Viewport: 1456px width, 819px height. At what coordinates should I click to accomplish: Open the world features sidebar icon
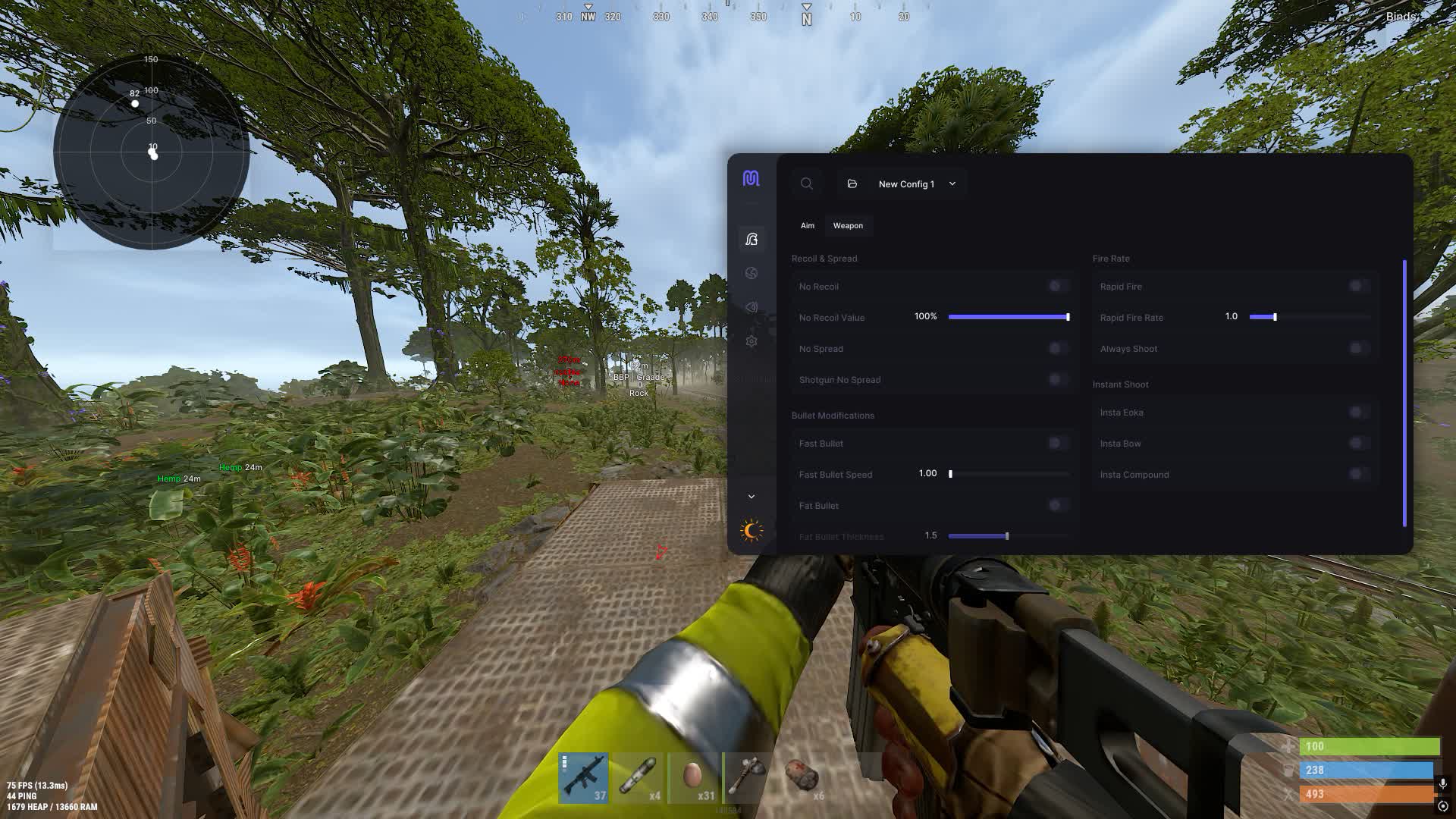[751, 273]
